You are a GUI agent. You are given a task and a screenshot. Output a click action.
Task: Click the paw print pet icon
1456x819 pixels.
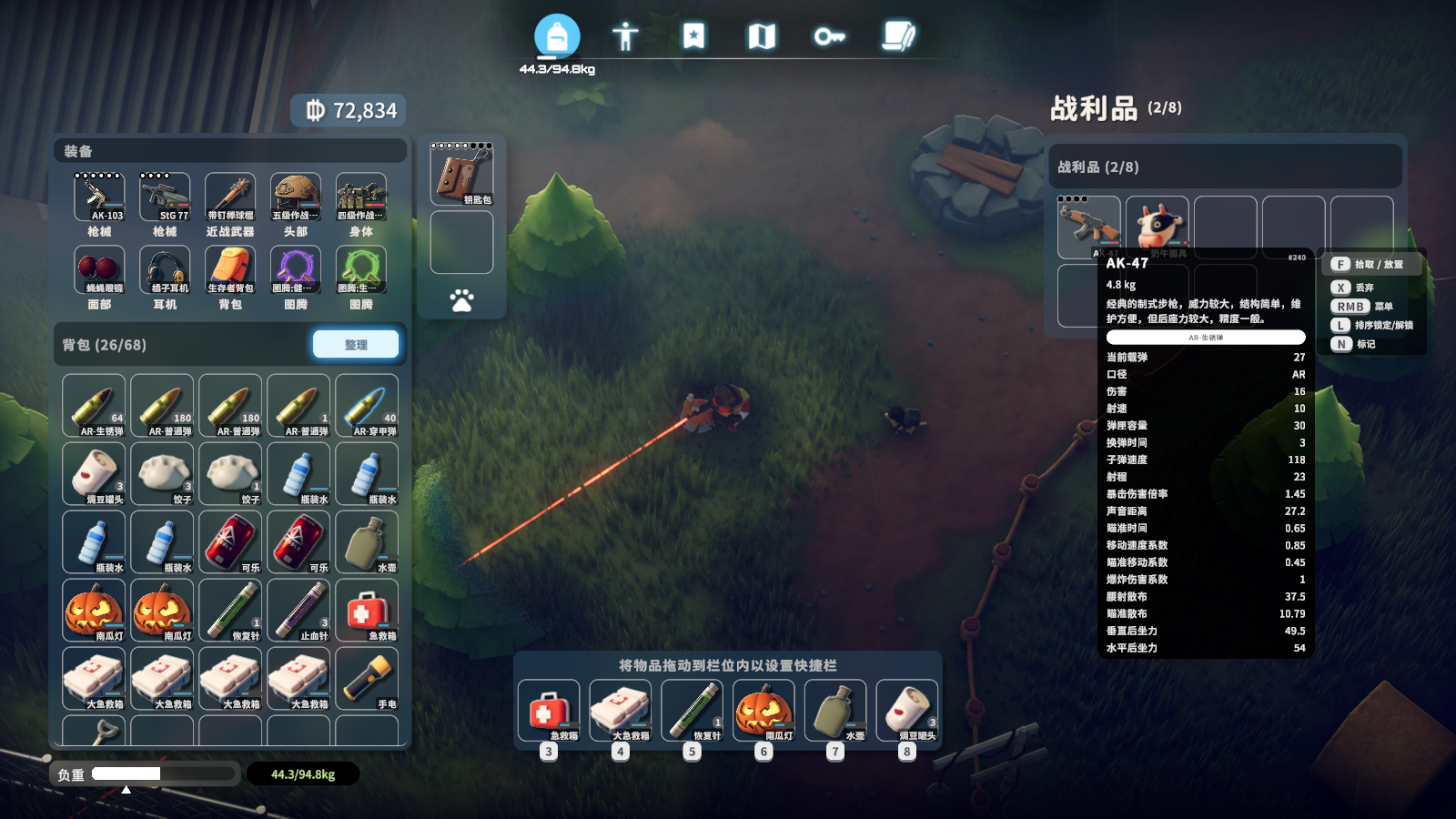pyautogui.click(x=462, y=300)
